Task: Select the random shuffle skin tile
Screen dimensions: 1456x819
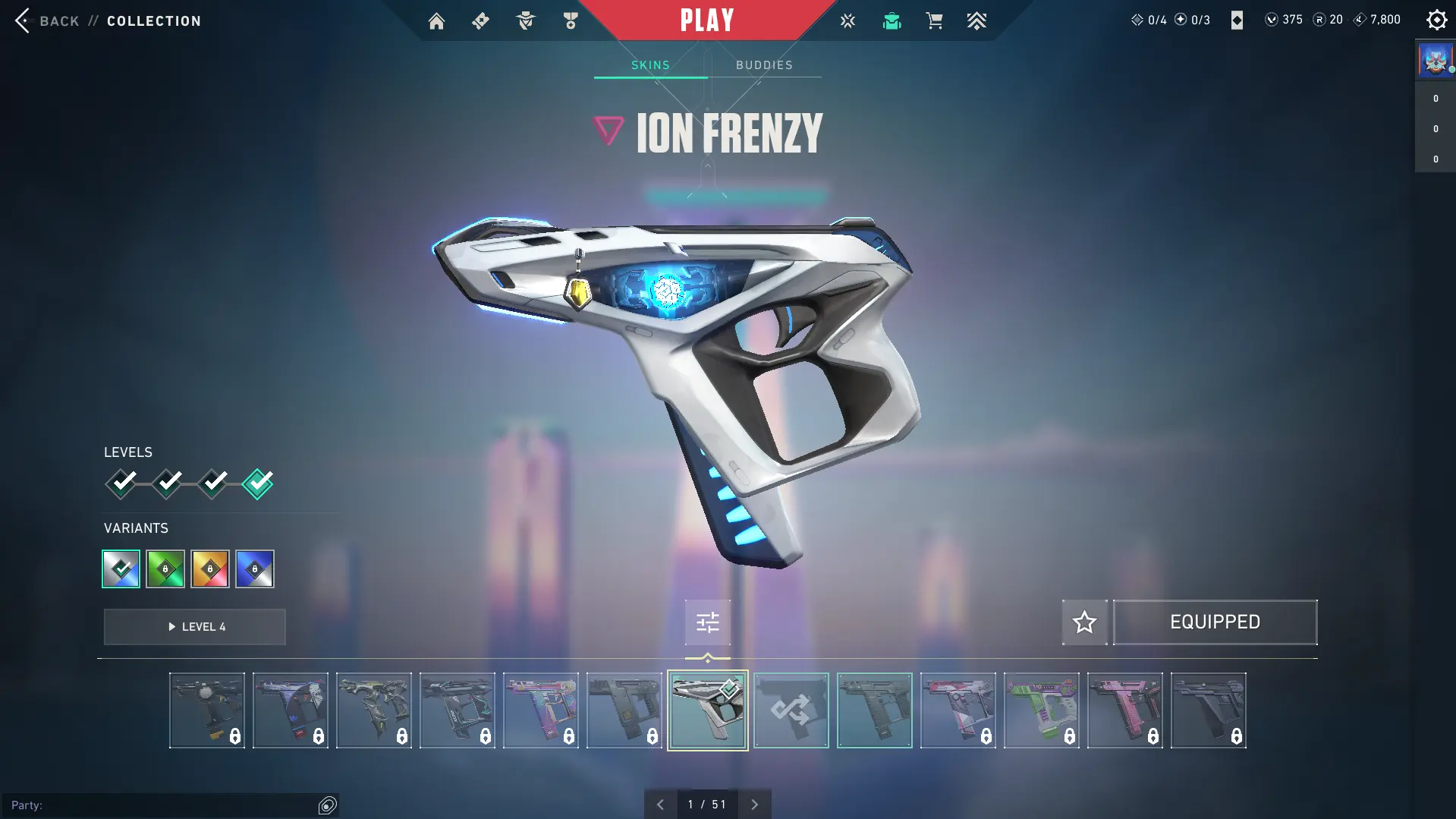Action: pos(791,710)
